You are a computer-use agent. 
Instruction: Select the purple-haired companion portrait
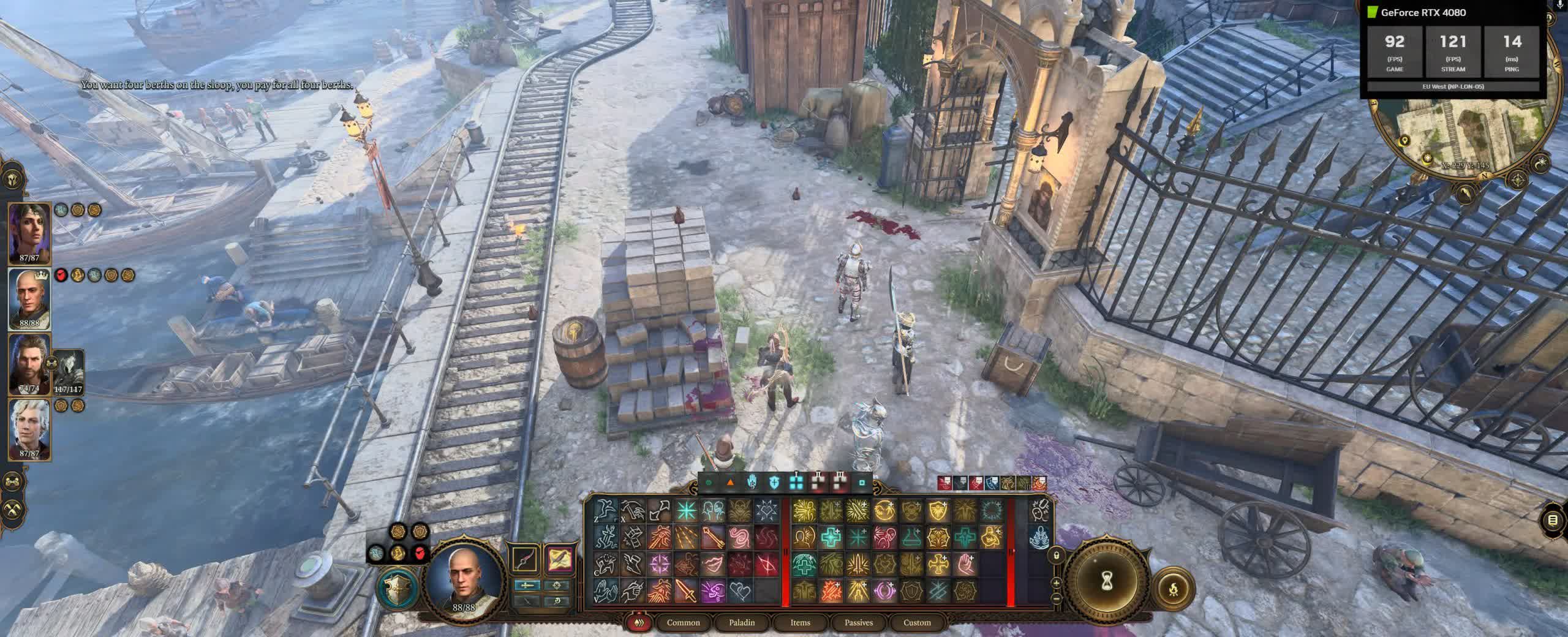pyautogui.click(x=29, y=233)
